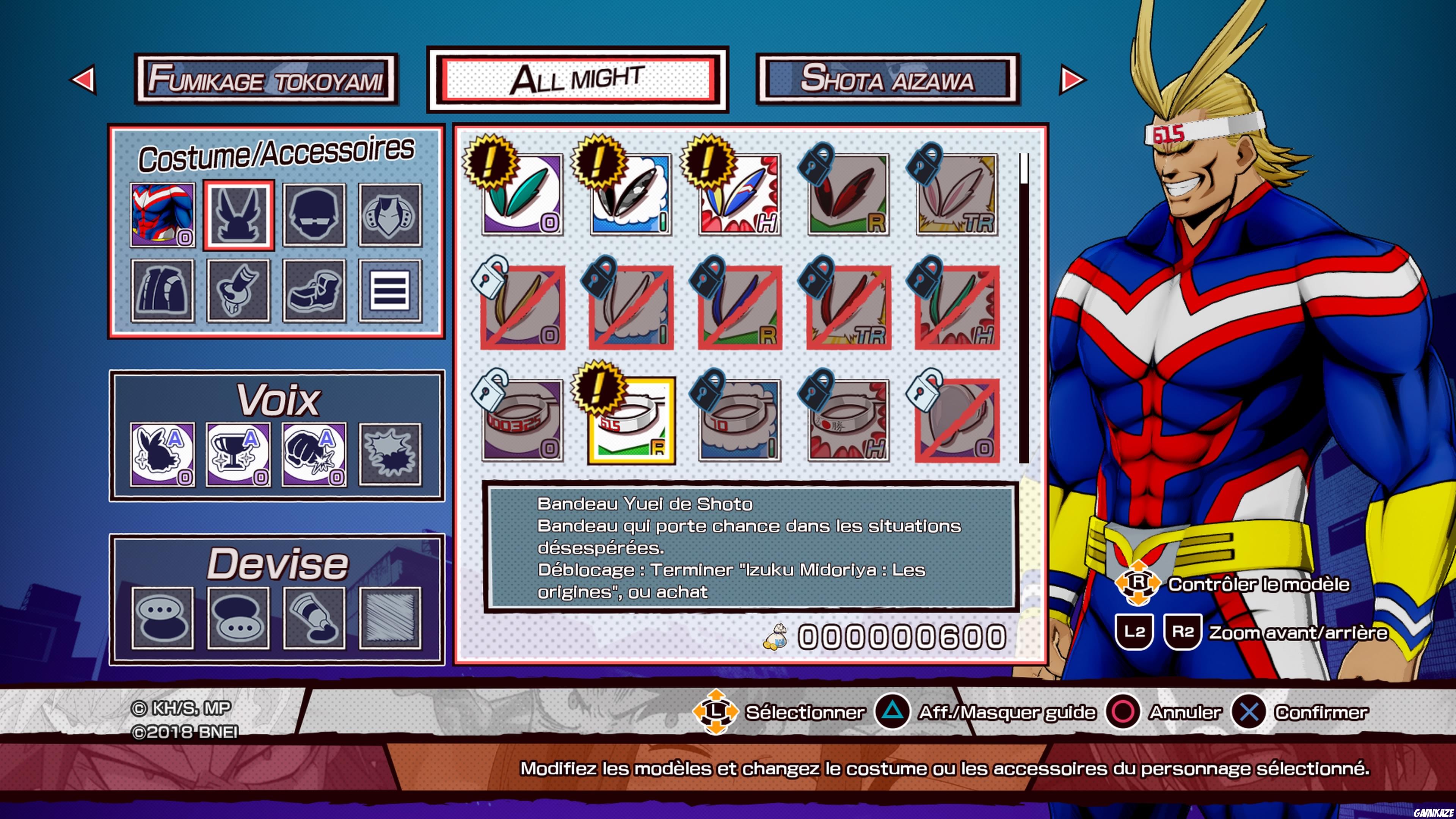Click the right red arrow for next character

pyautogui.click(x=1072, y=79)
